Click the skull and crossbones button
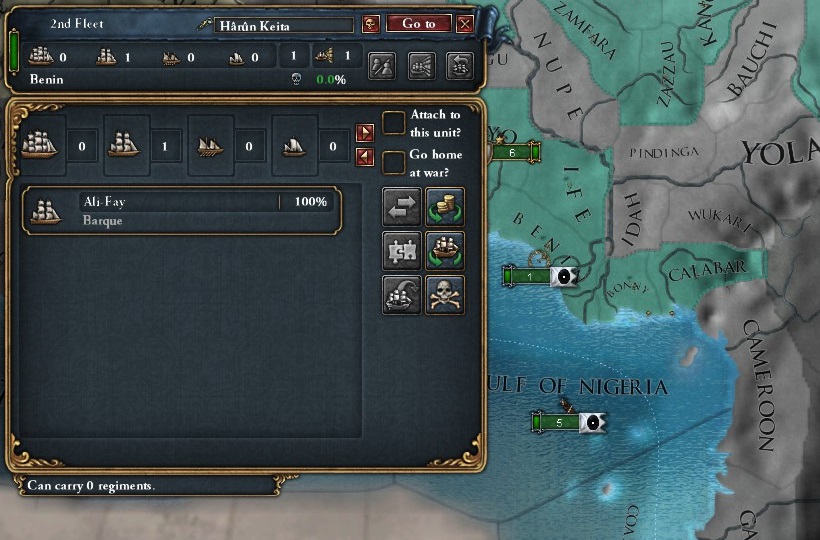 pos(445,295)
